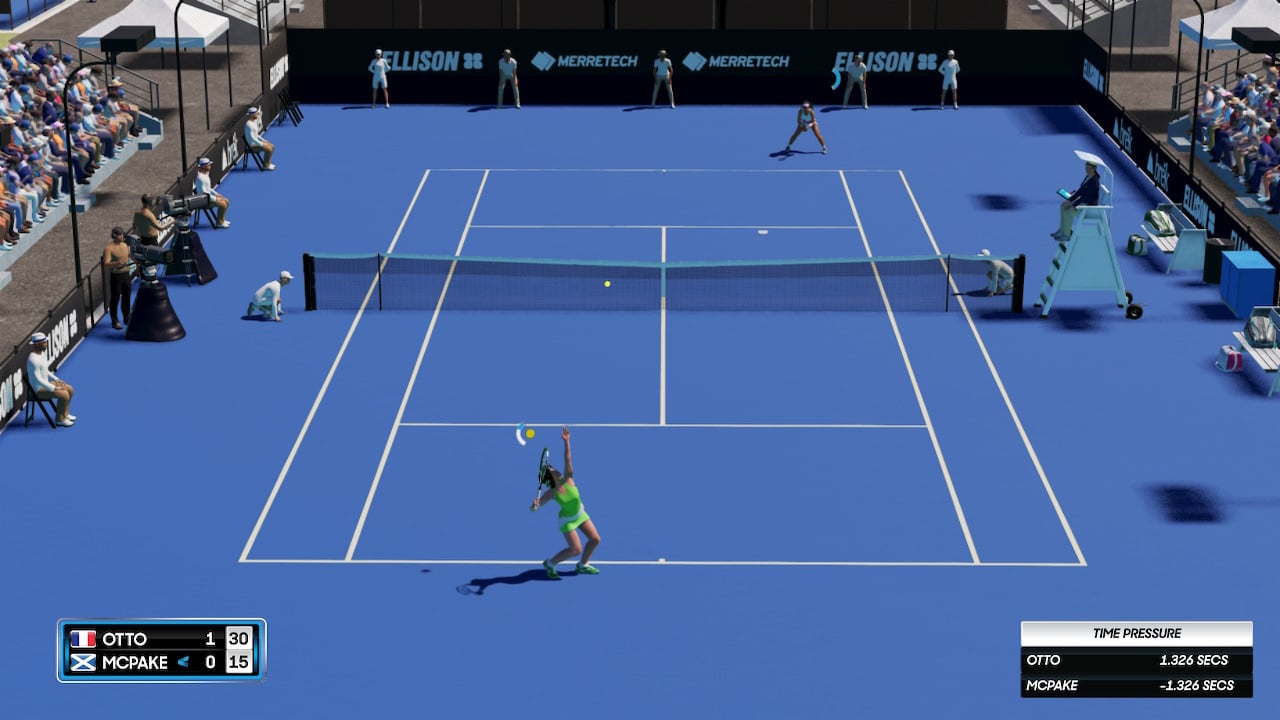The image size is (1280, 720).
Task: Click the French flag beside OTTO
Action: click(x=85, y=638)
